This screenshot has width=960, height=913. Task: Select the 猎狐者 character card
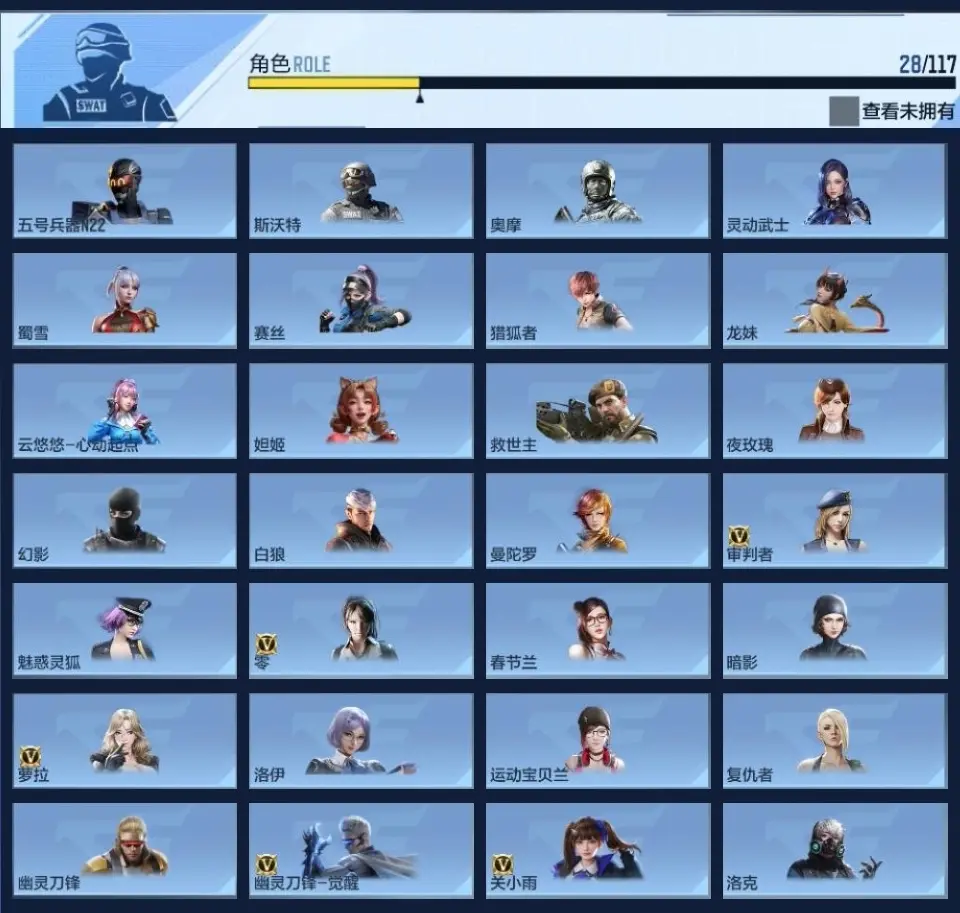[x=598, y=300]
